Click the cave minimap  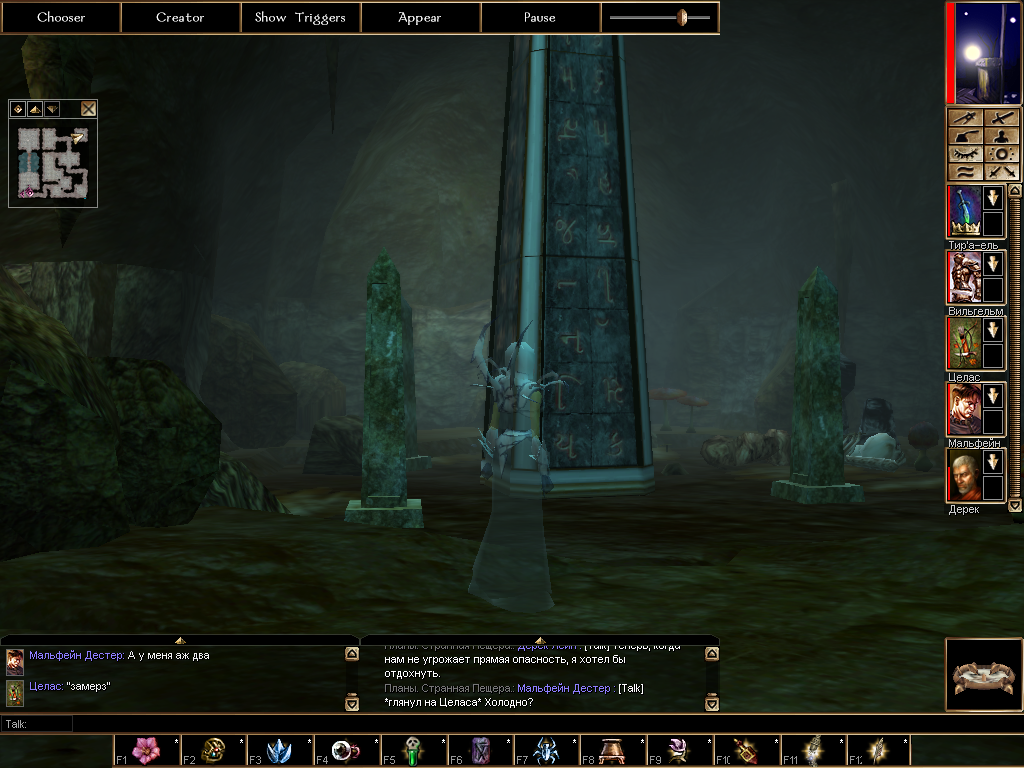[53, 162]
